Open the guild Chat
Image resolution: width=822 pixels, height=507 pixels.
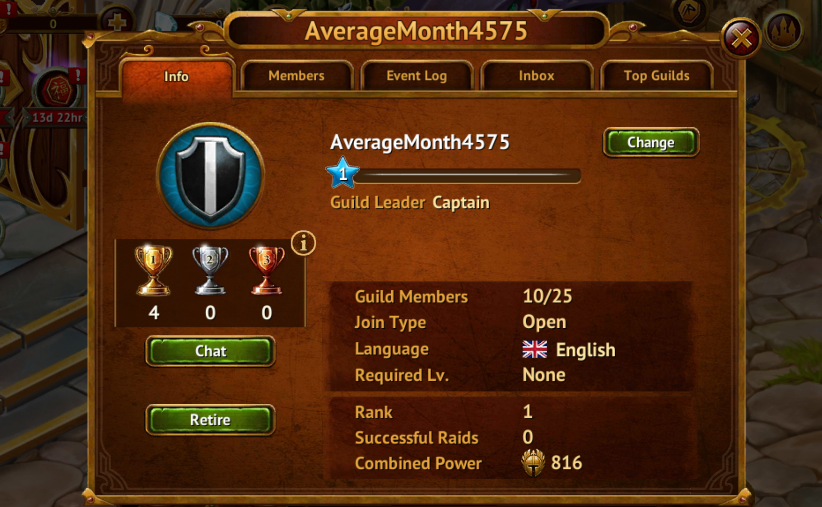pos(210,351)
